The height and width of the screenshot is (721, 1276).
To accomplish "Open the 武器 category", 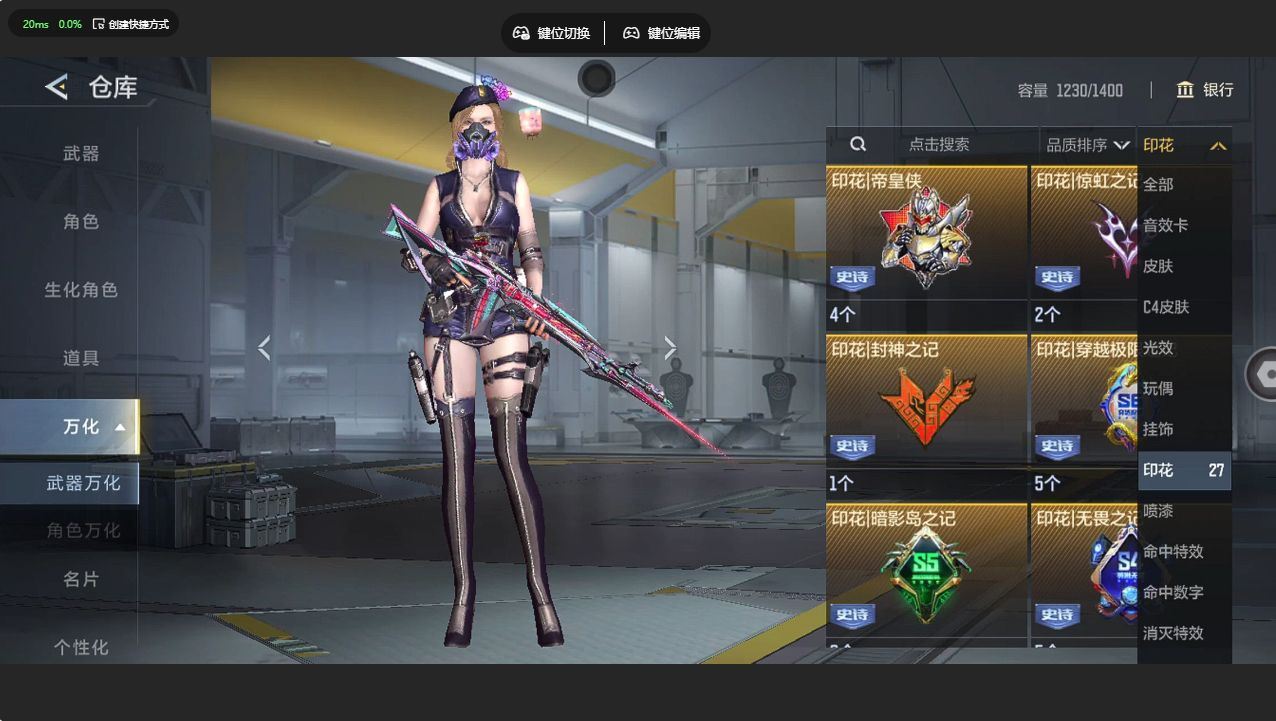I will tap(81, 154).
